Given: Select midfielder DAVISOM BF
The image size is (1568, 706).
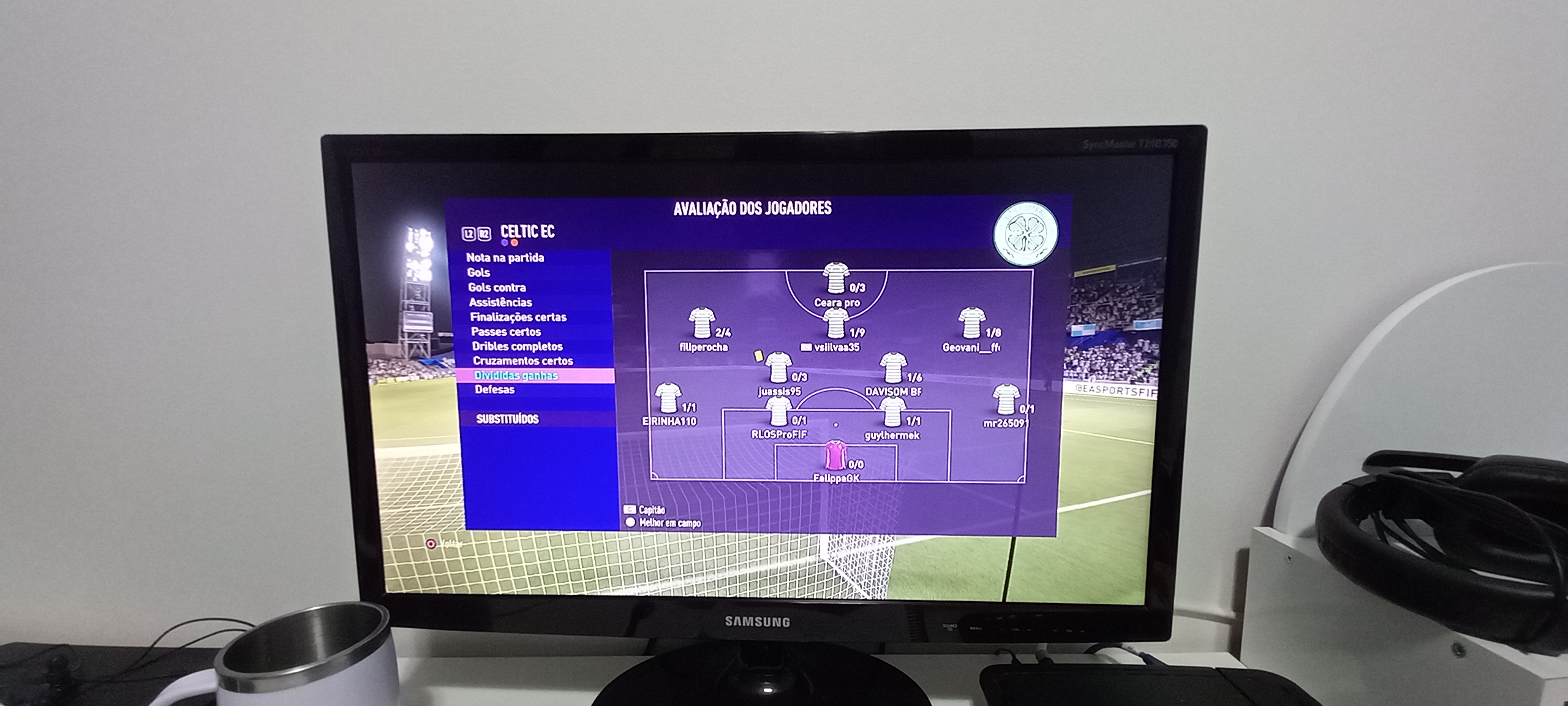Looking at the screenshot, I should coord(892,368).
